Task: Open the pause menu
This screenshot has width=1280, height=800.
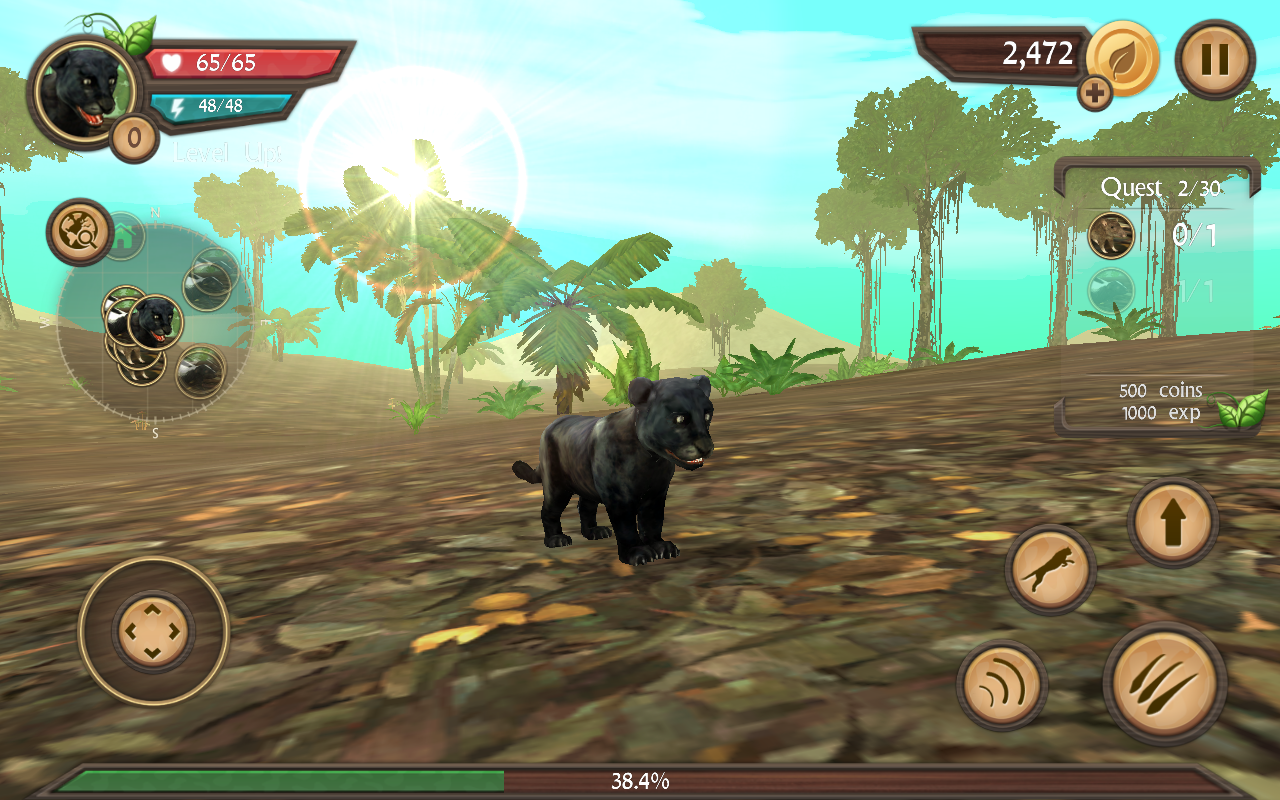Action: (x=1215, y=60)
